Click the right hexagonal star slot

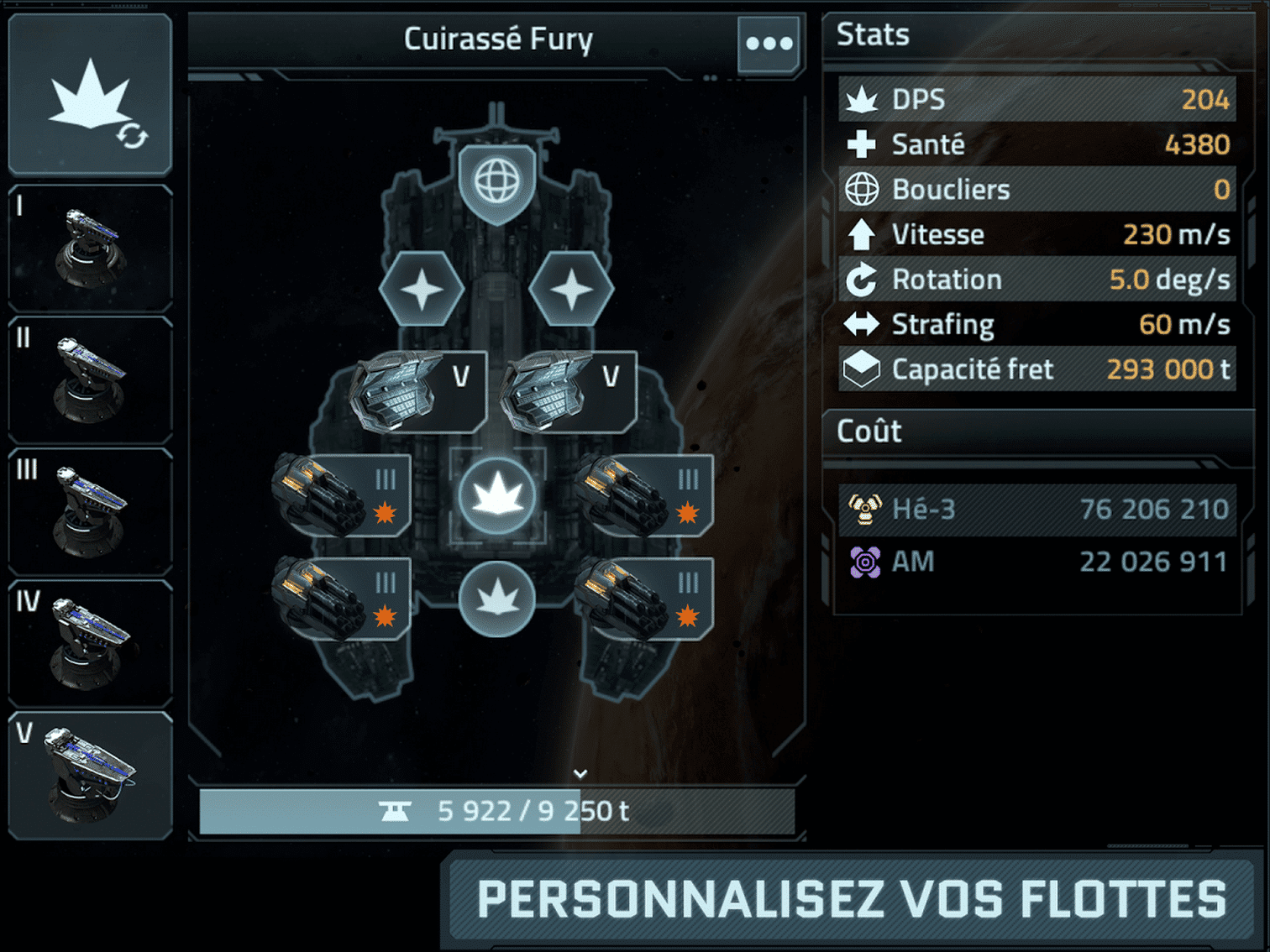click(572, 290)
